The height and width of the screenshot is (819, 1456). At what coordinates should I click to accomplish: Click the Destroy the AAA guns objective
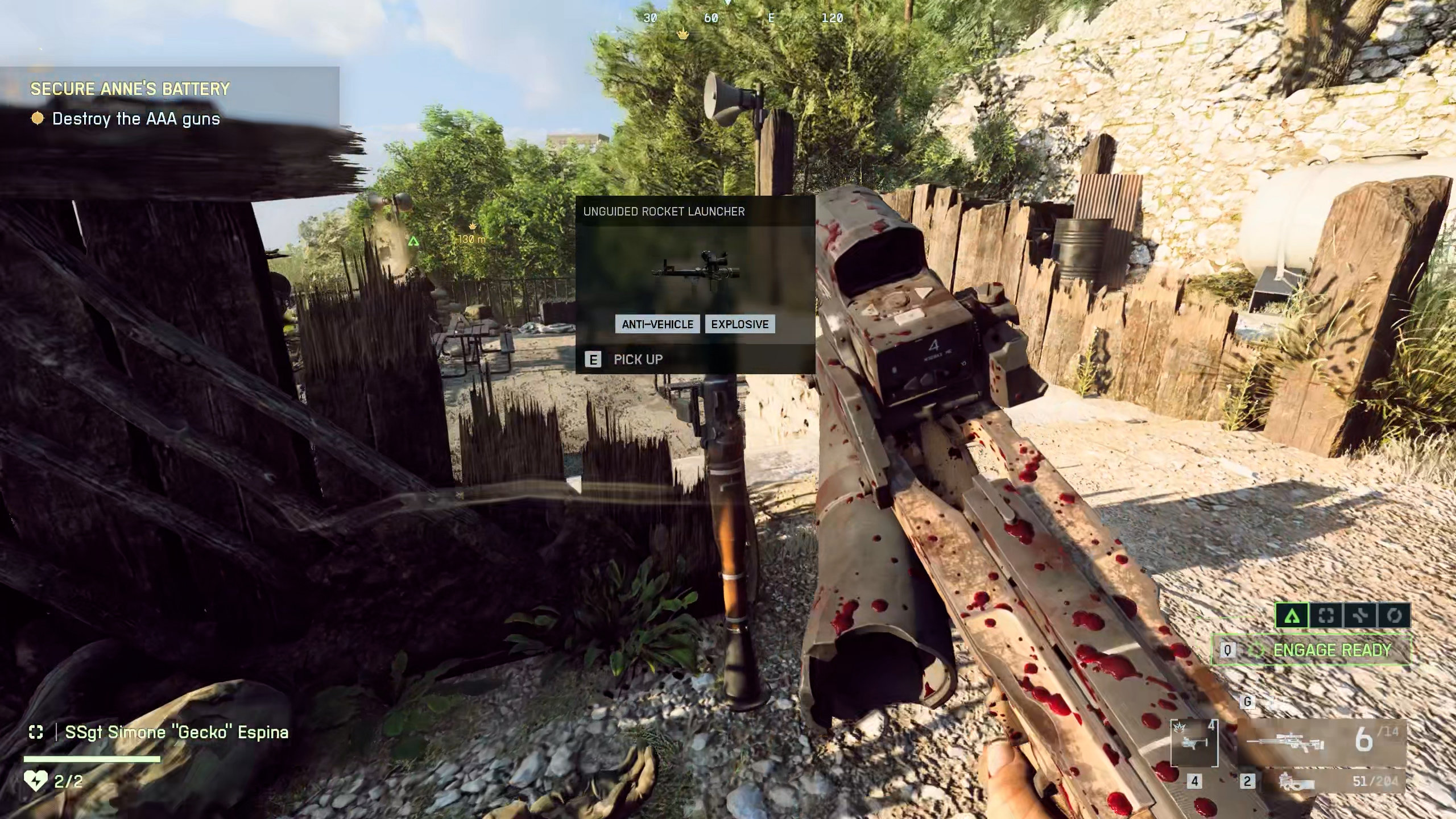click(x=136, y=119)
